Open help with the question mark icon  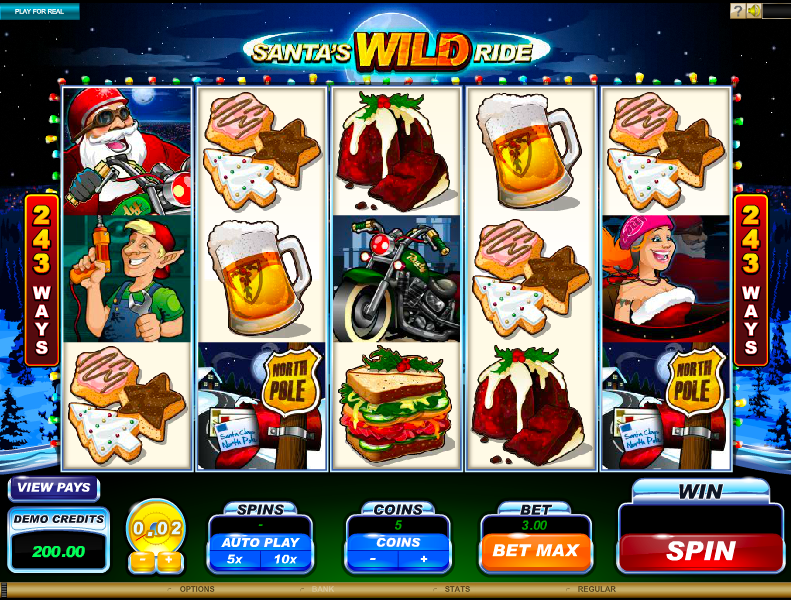tap(737, 11)
